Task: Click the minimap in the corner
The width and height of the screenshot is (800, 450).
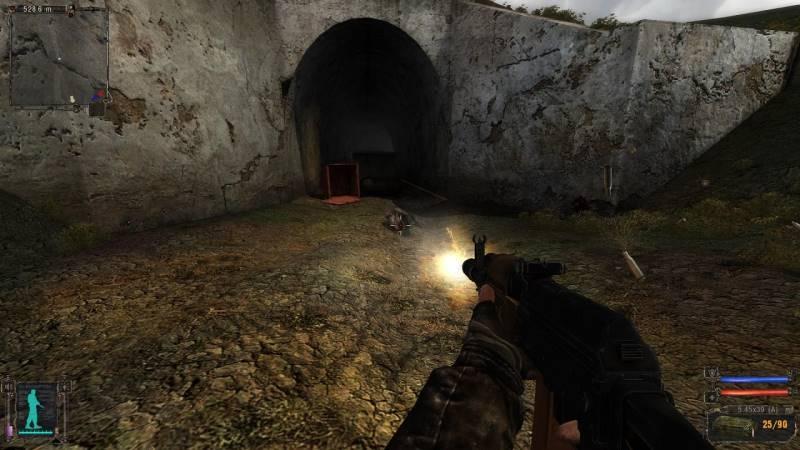Action: (58, 57)
